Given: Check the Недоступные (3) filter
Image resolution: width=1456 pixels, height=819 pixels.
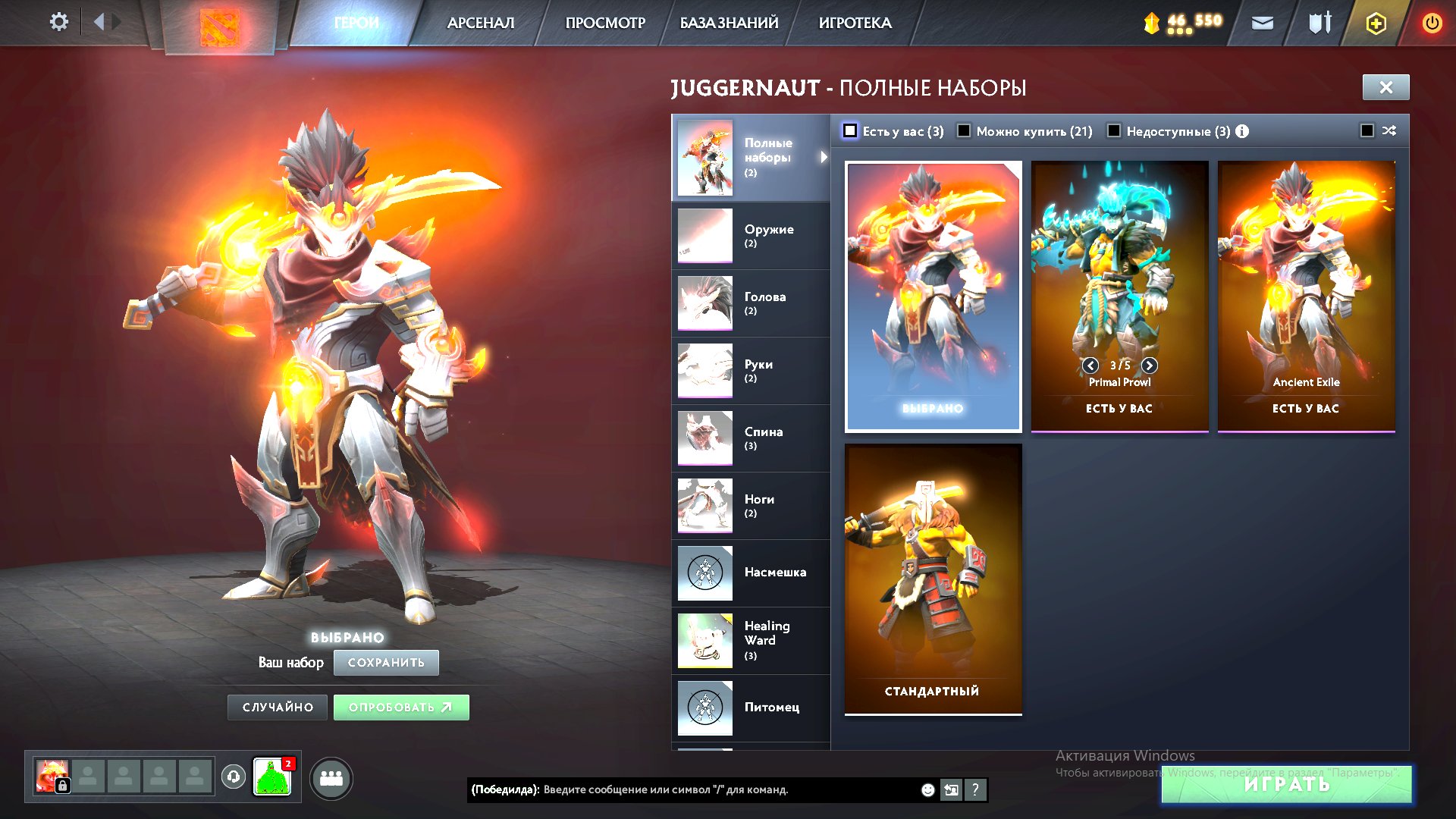Looking at the screenshot, I should [x=1114, y=130].
